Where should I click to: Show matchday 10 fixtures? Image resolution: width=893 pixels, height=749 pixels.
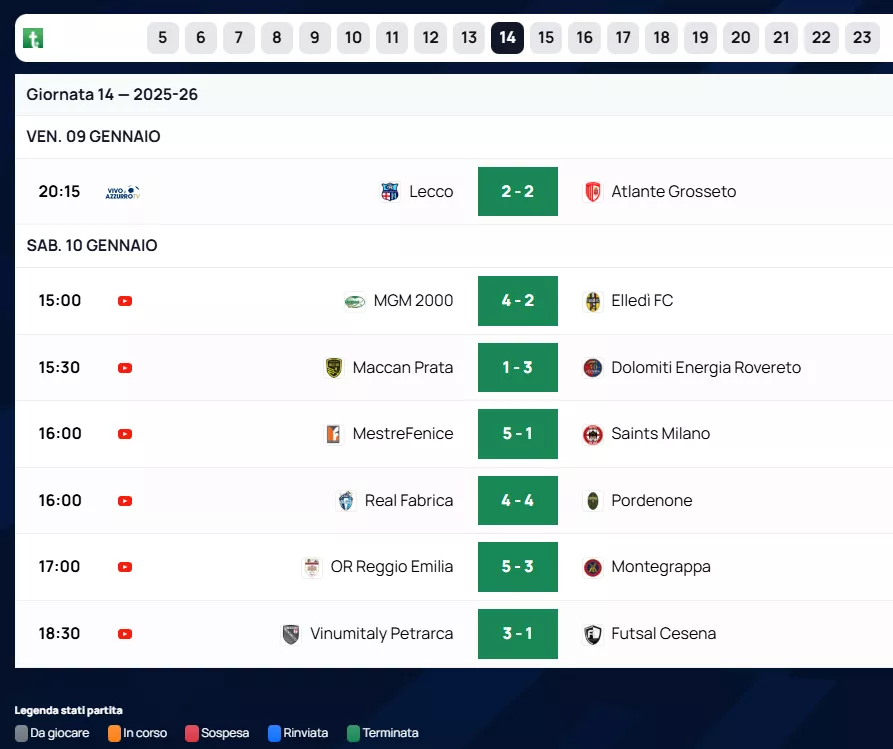click(x=353, y=38)
